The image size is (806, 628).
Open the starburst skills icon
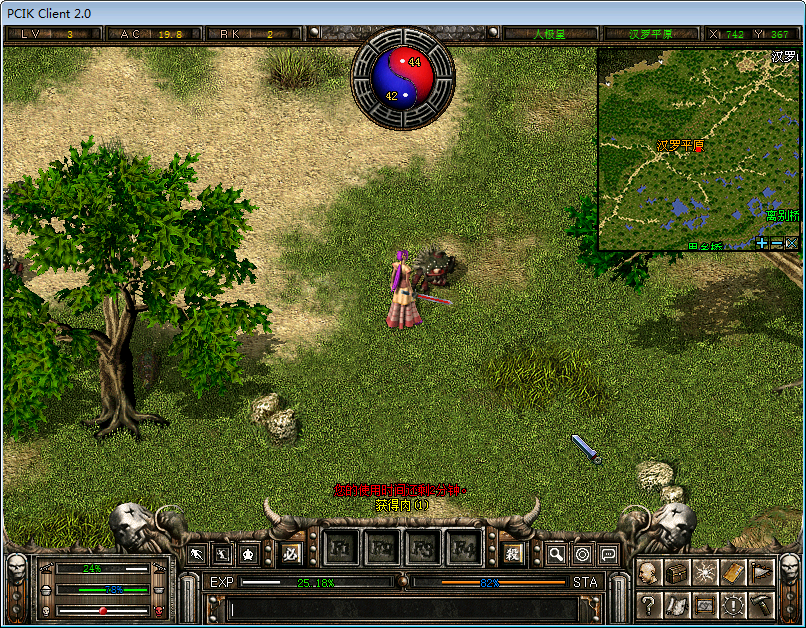(705, 573)
